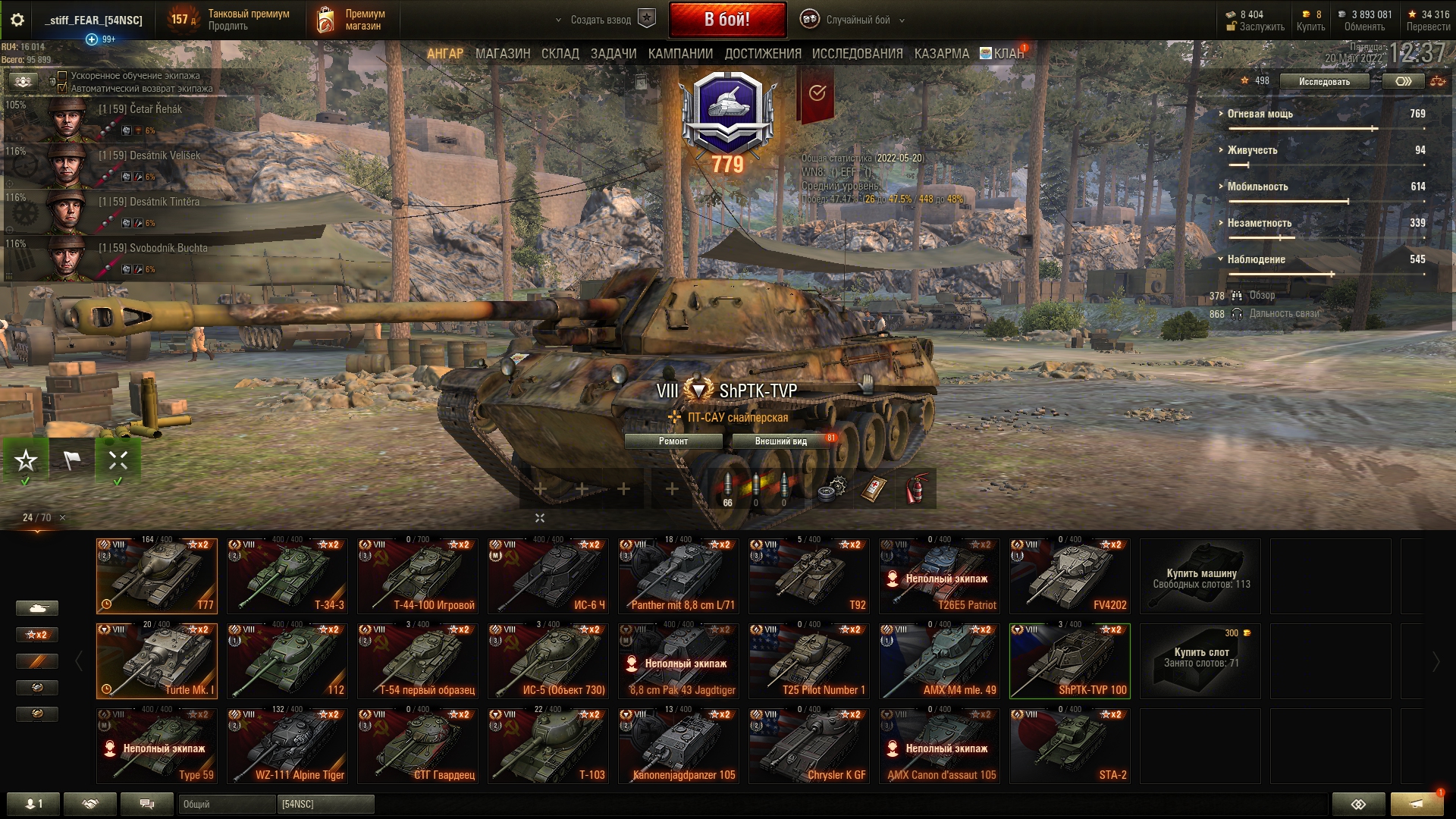Screen dimensions: 1456x819
Task: Open the КАЗАРМА tab
Action: coord(941,54)
